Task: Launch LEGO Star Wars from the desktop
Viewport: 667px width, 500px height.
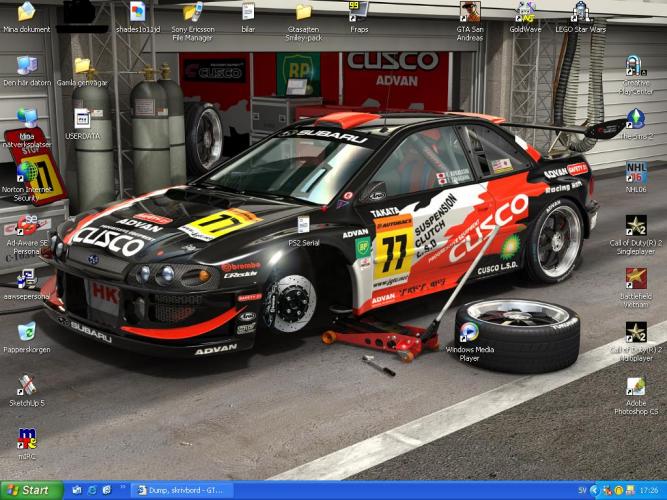Action: tap(580, 13)
